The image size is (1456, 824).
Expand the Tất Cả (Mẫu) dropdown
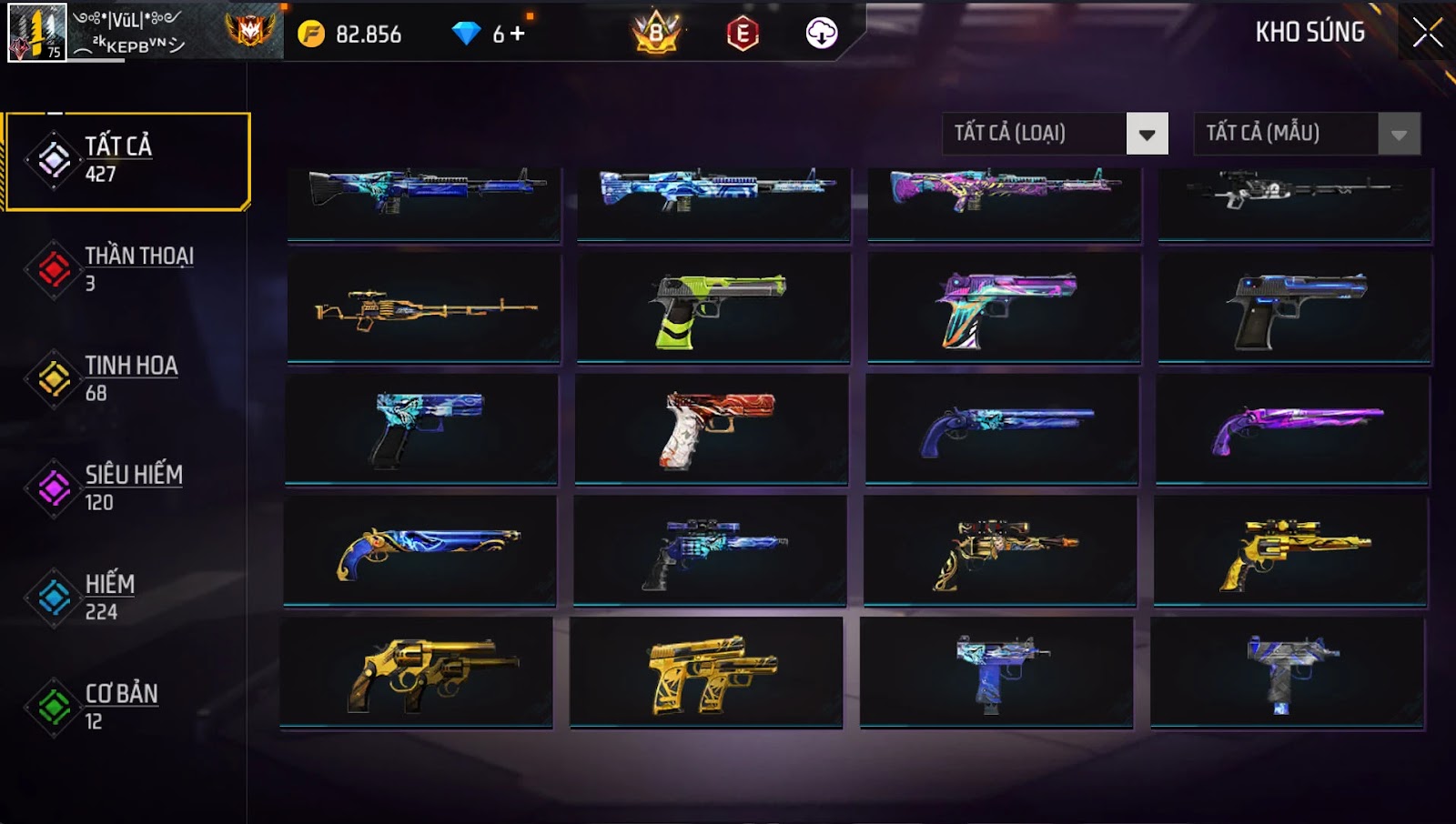1399,135
